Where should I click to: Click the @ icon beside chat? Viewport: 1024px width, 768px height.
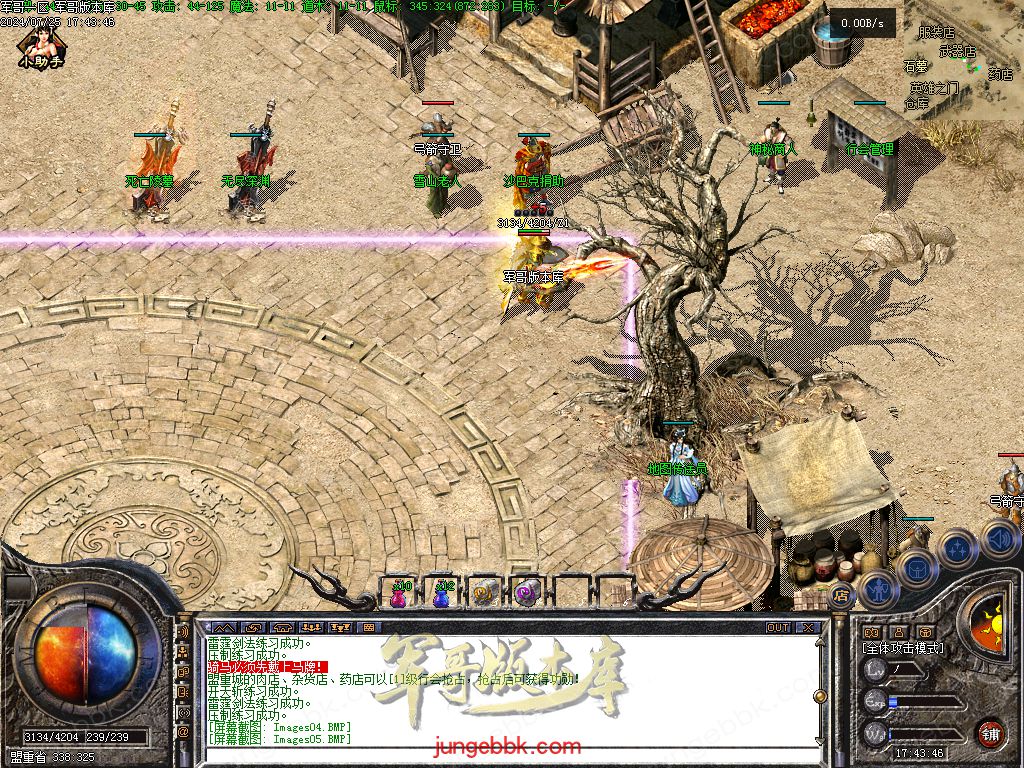pyautogui.click(x=184, y=731)
